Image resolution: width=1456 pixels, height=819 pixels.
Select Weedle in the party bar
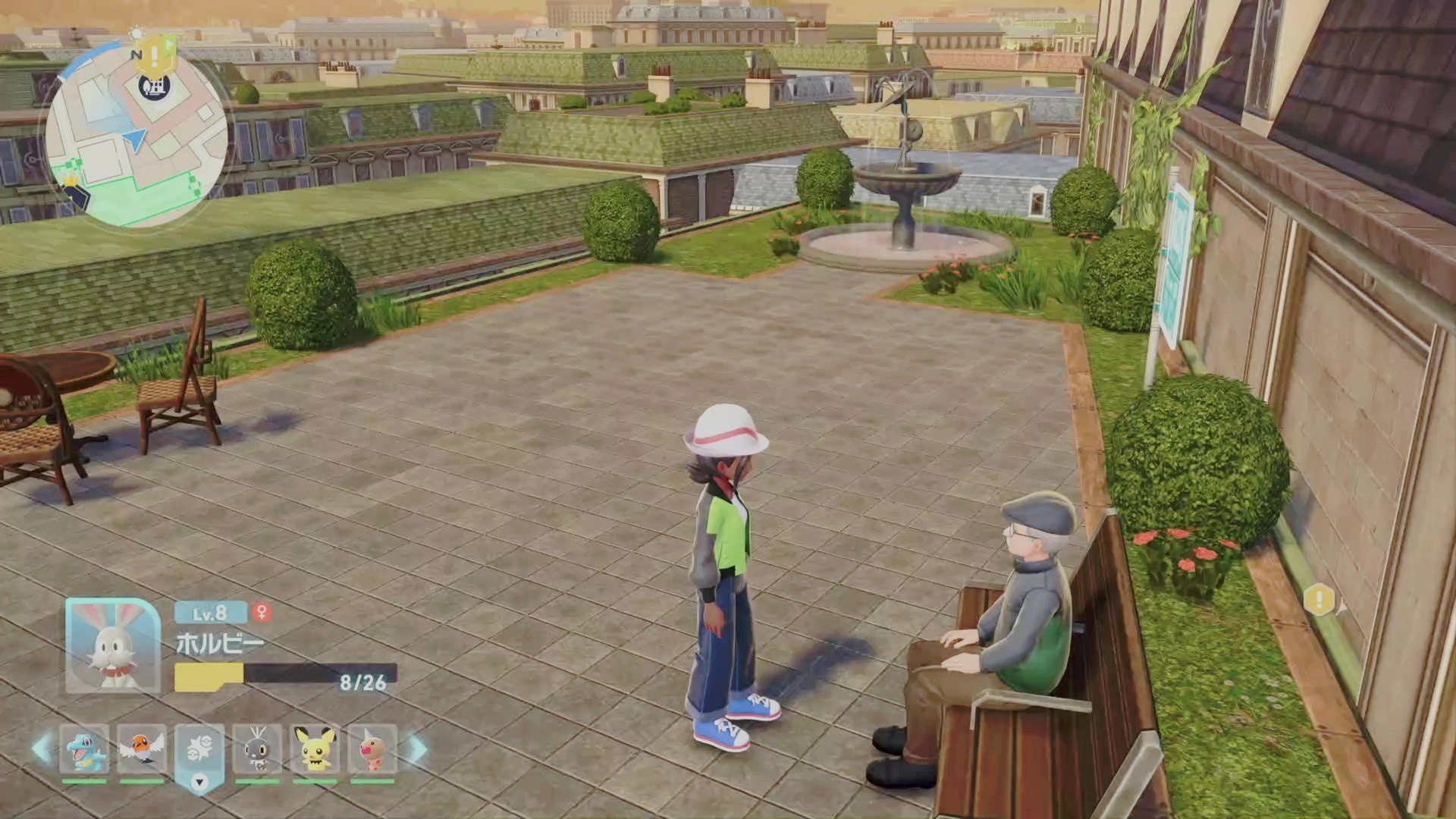[372, 749]
